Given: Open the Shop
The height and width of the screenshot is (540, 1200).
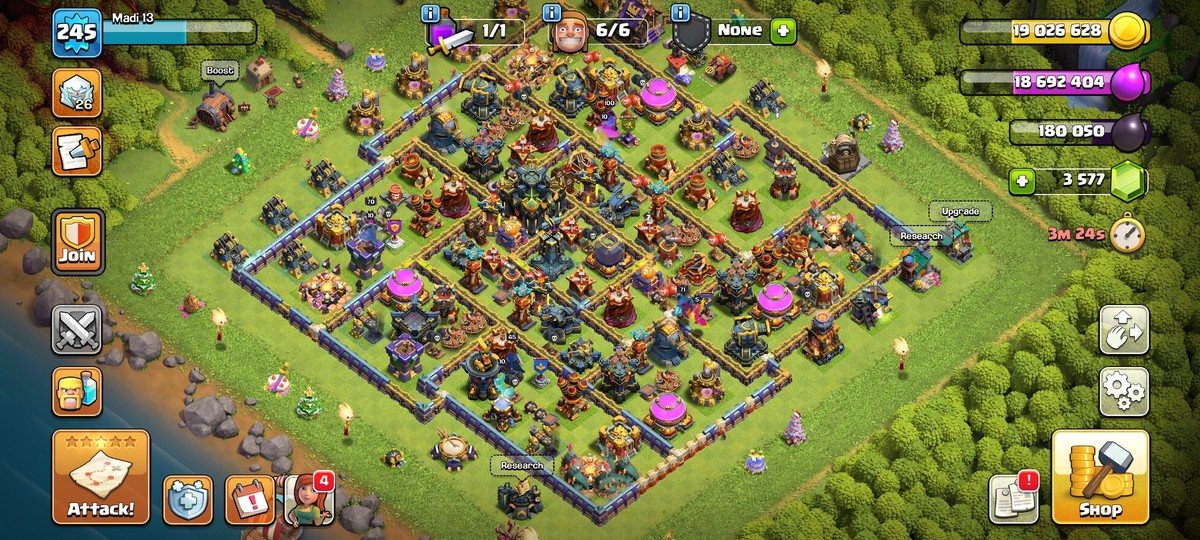Looking at the screenshot, I should [x=1100, y=477].
